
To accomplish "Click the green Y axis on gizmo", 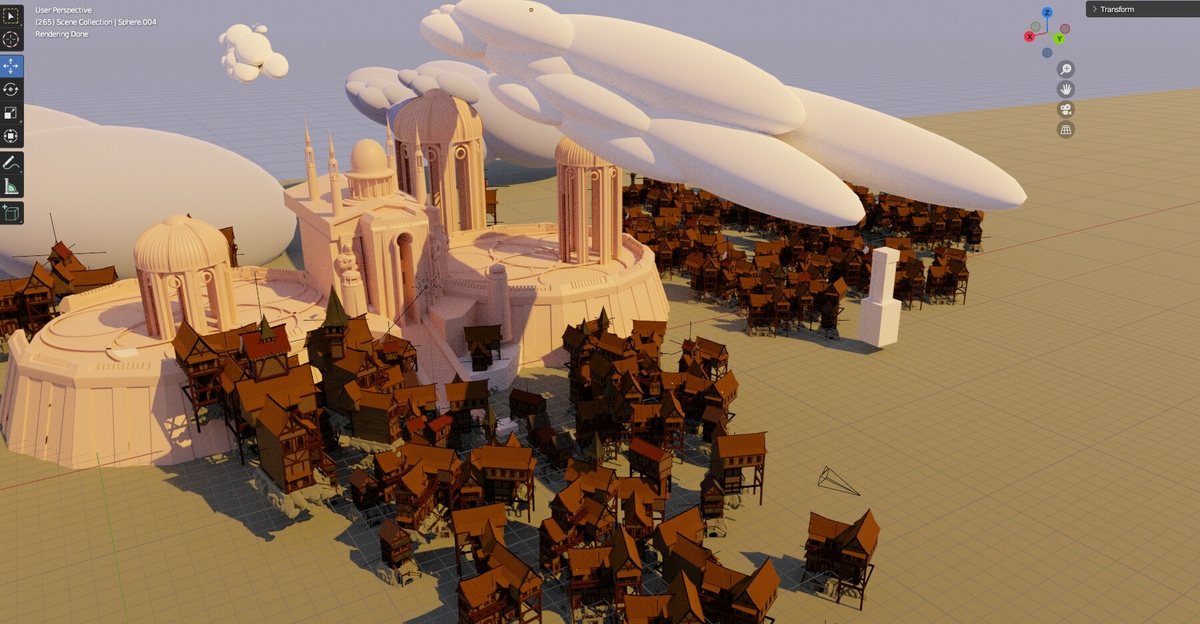I will coord(1058,39).
